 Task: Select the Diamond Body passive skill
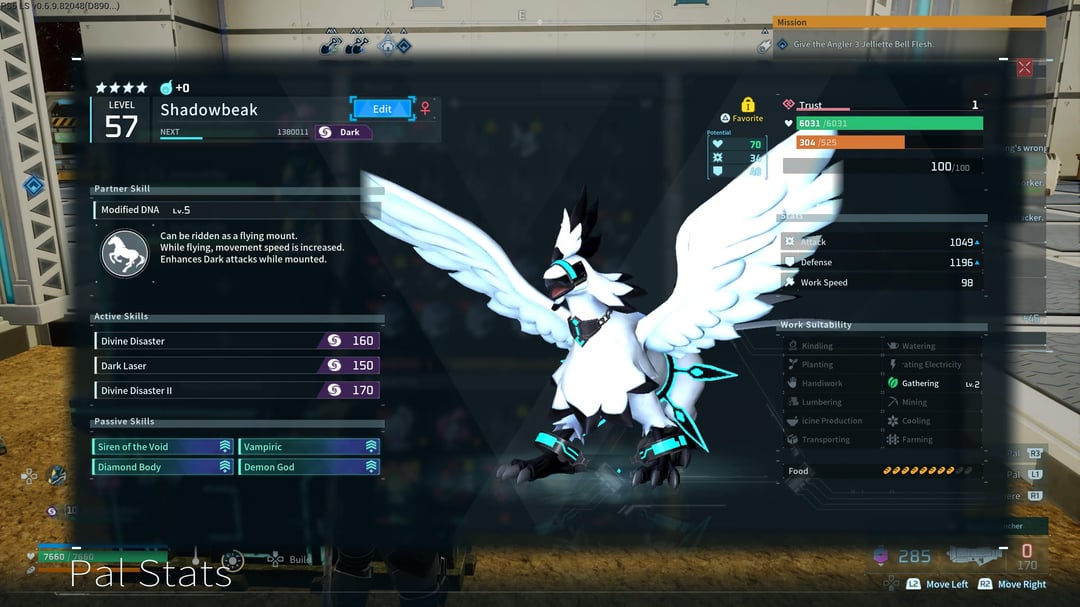coord(163,467)
